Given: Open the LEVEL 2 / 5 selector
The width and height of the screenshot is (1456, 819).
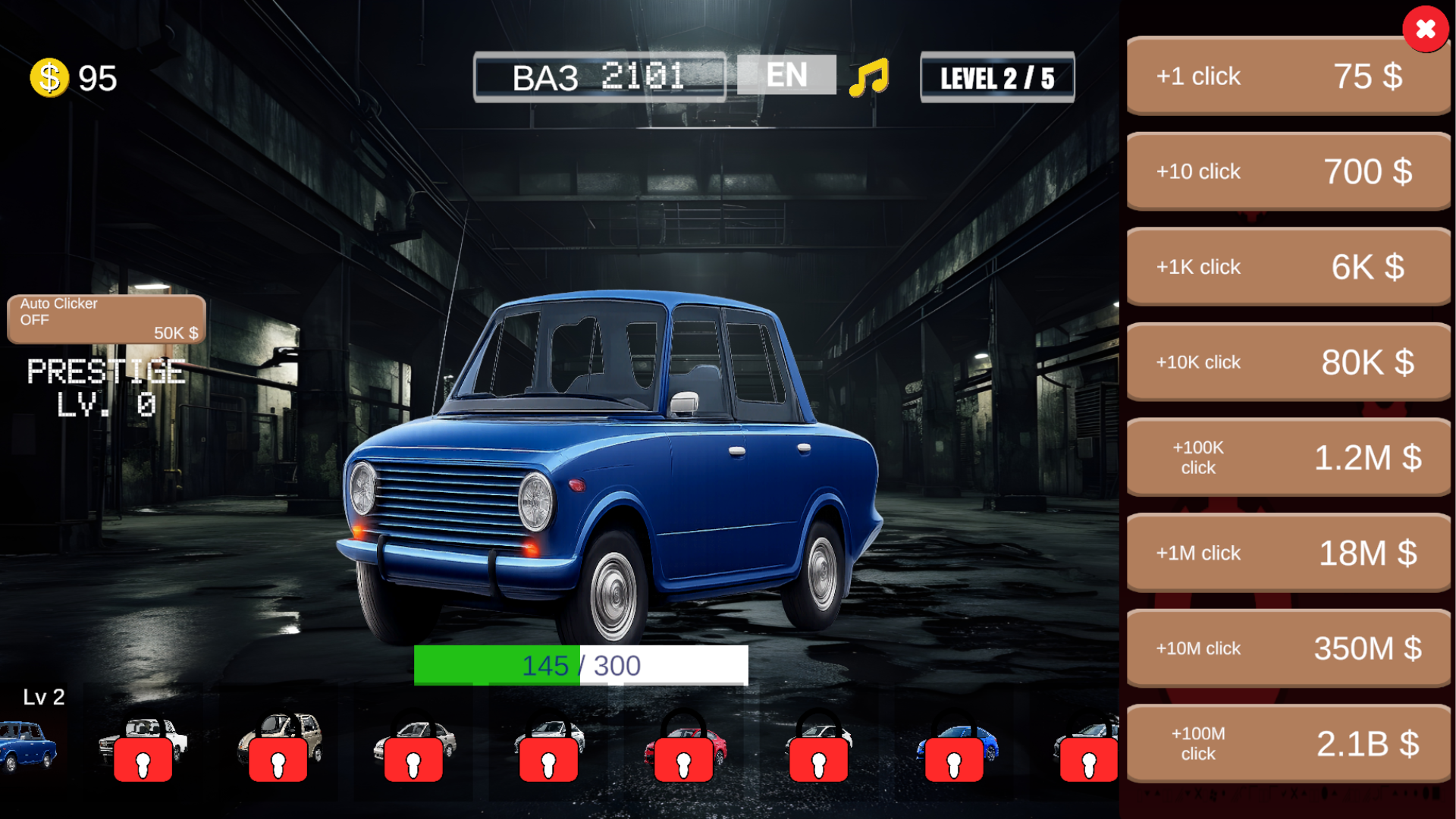Looking at the screenshot, I should pyautogui.click(x=996, y=77).
